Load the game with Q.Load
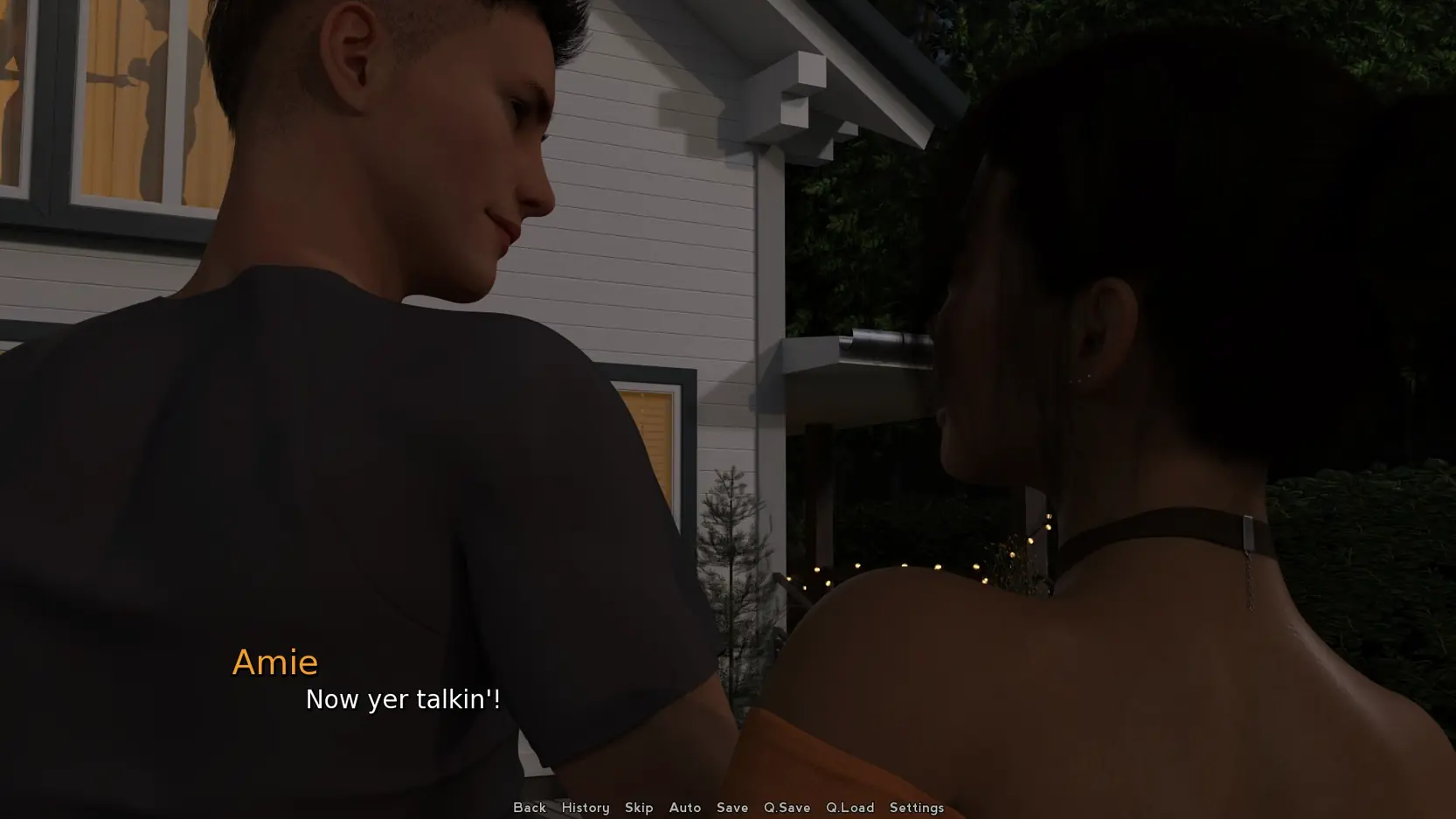Image resolution: width=1456 pixels, height=819 pixels. point(849,808)
